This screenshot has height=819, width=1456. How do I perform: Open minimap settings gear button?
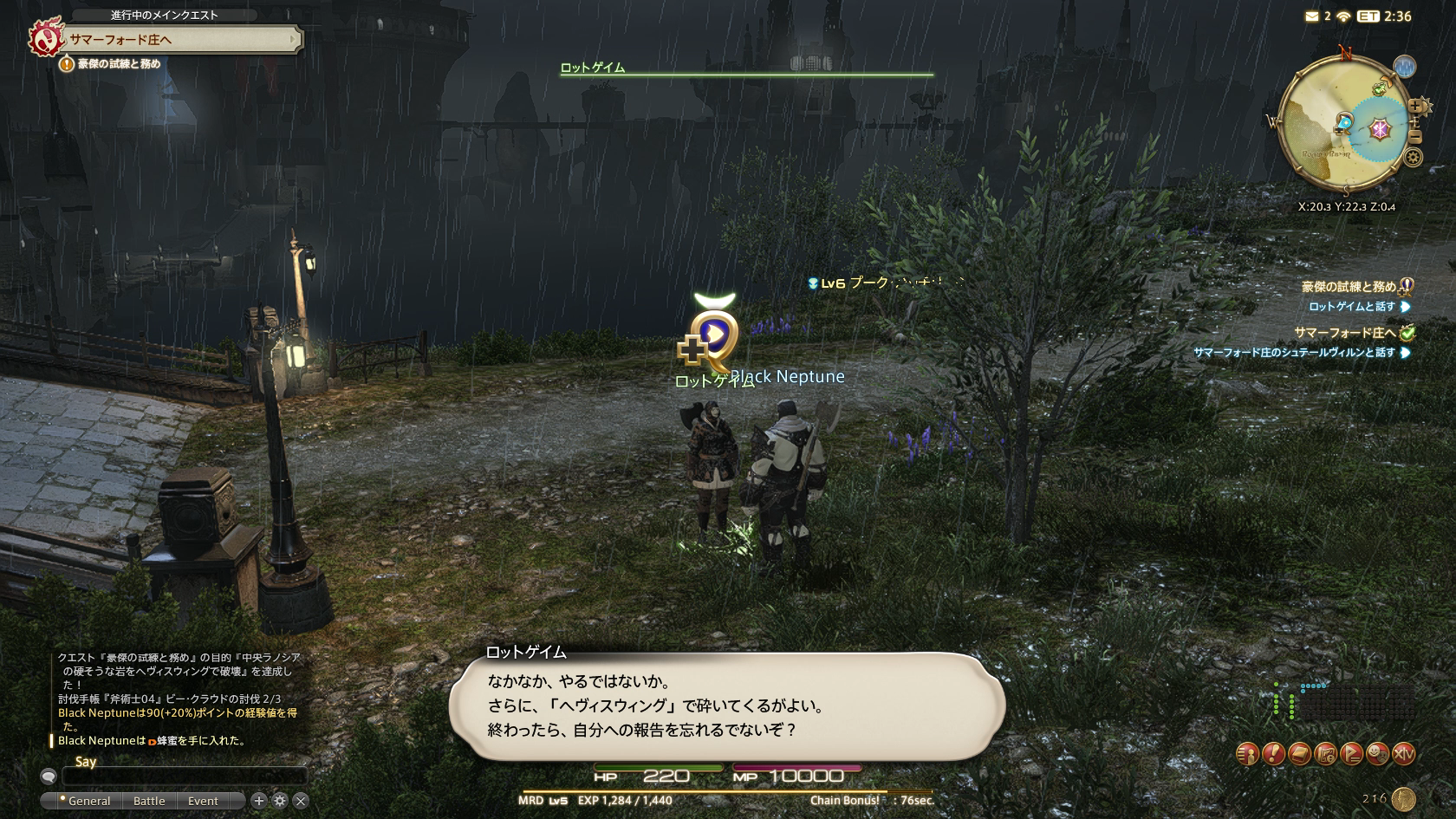[1414, 158]
